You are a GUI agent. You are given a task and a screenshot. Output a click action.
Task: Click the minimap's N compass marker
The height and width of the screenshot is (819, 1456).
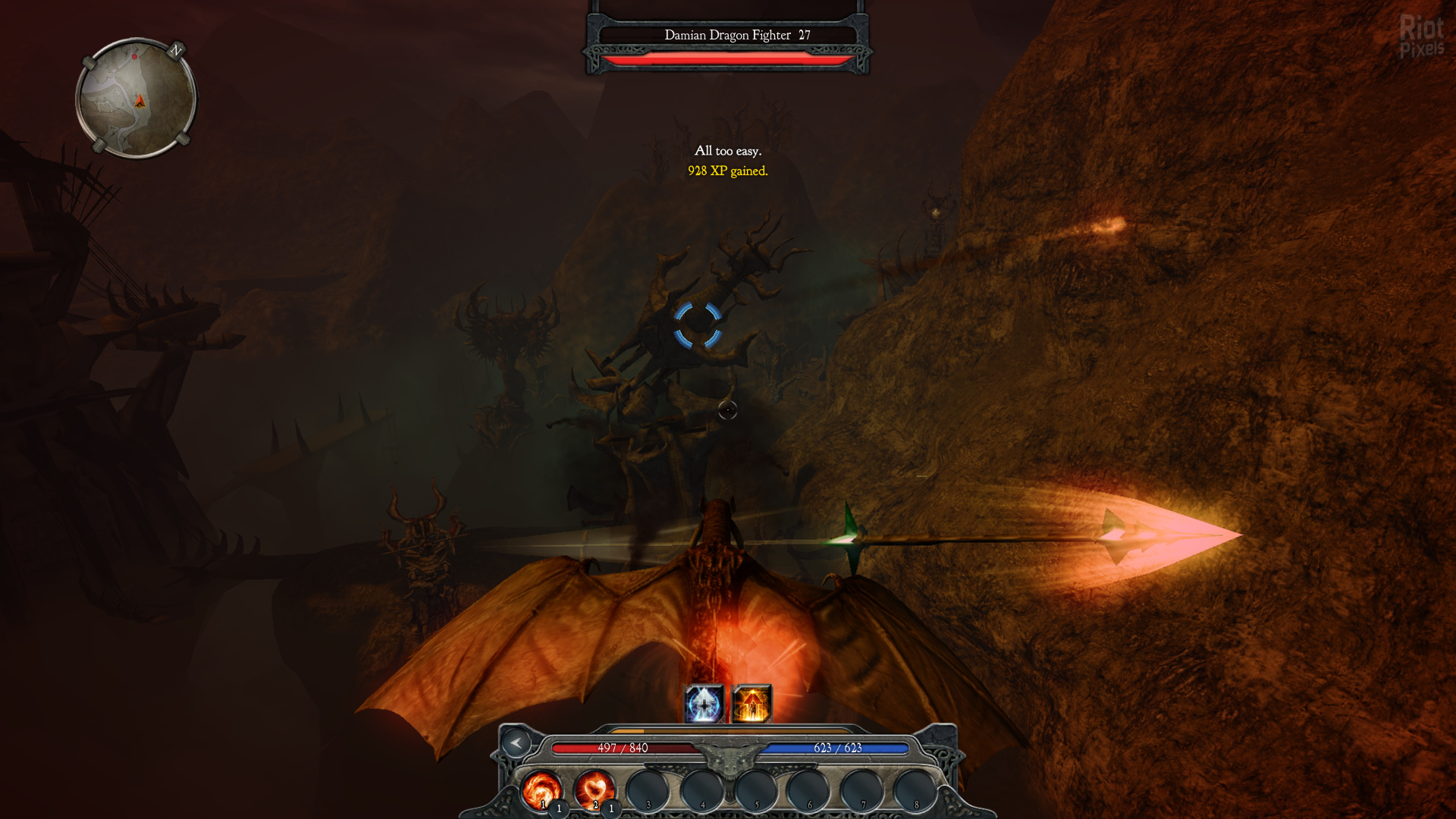(177, 50)
